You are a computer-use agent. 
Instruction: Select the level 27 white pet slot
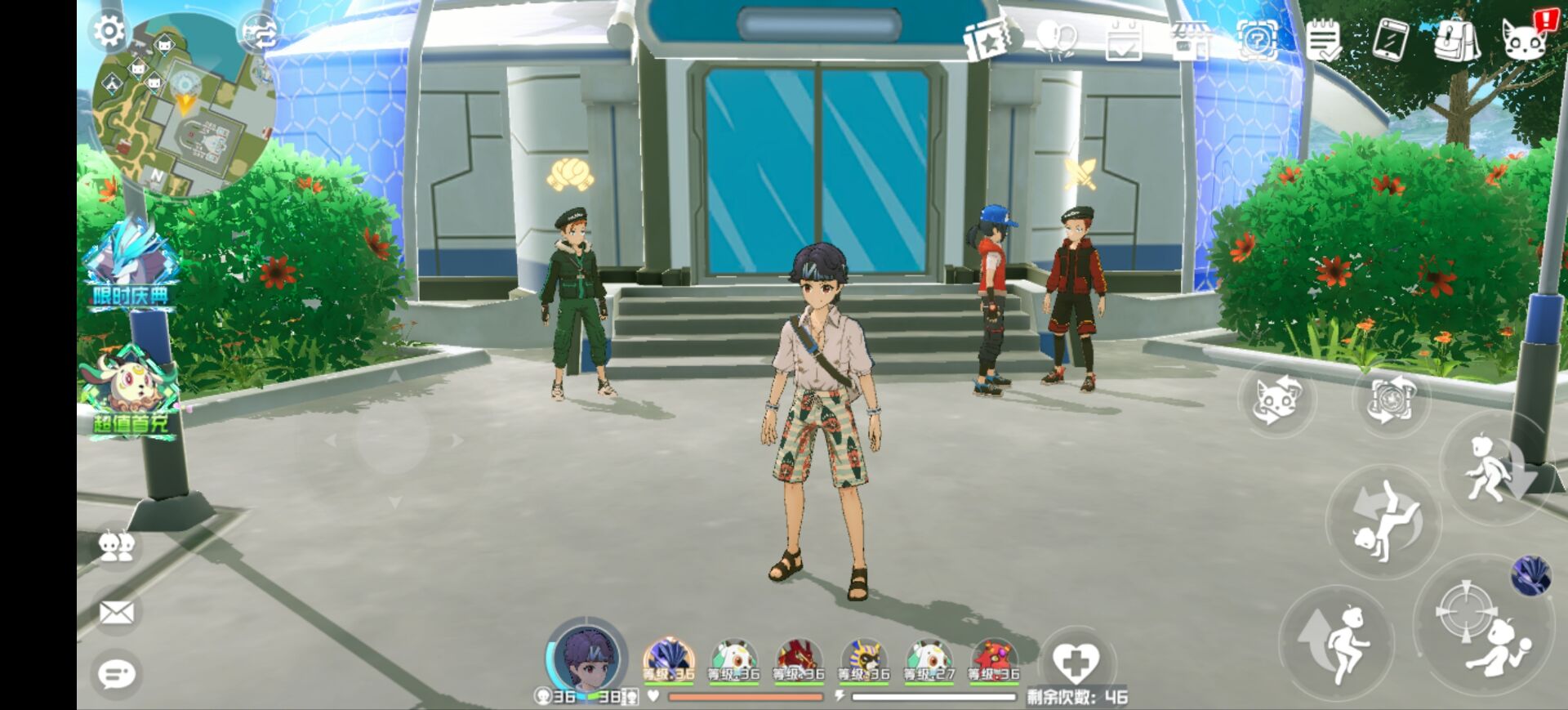click(x=929, y=660)
